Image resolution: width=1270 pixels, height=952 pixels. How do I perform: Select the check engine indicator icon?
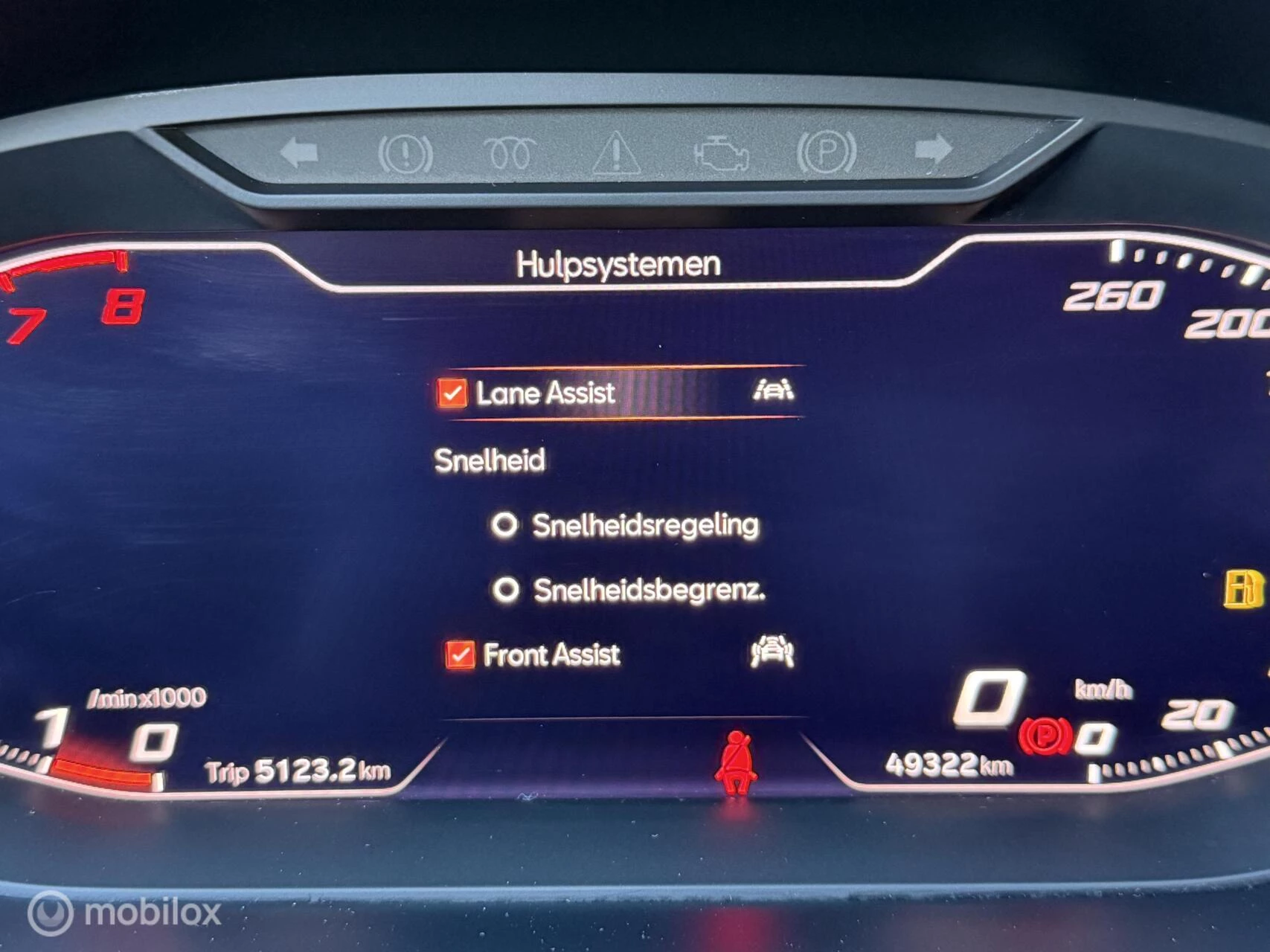[x=722, y=154]
